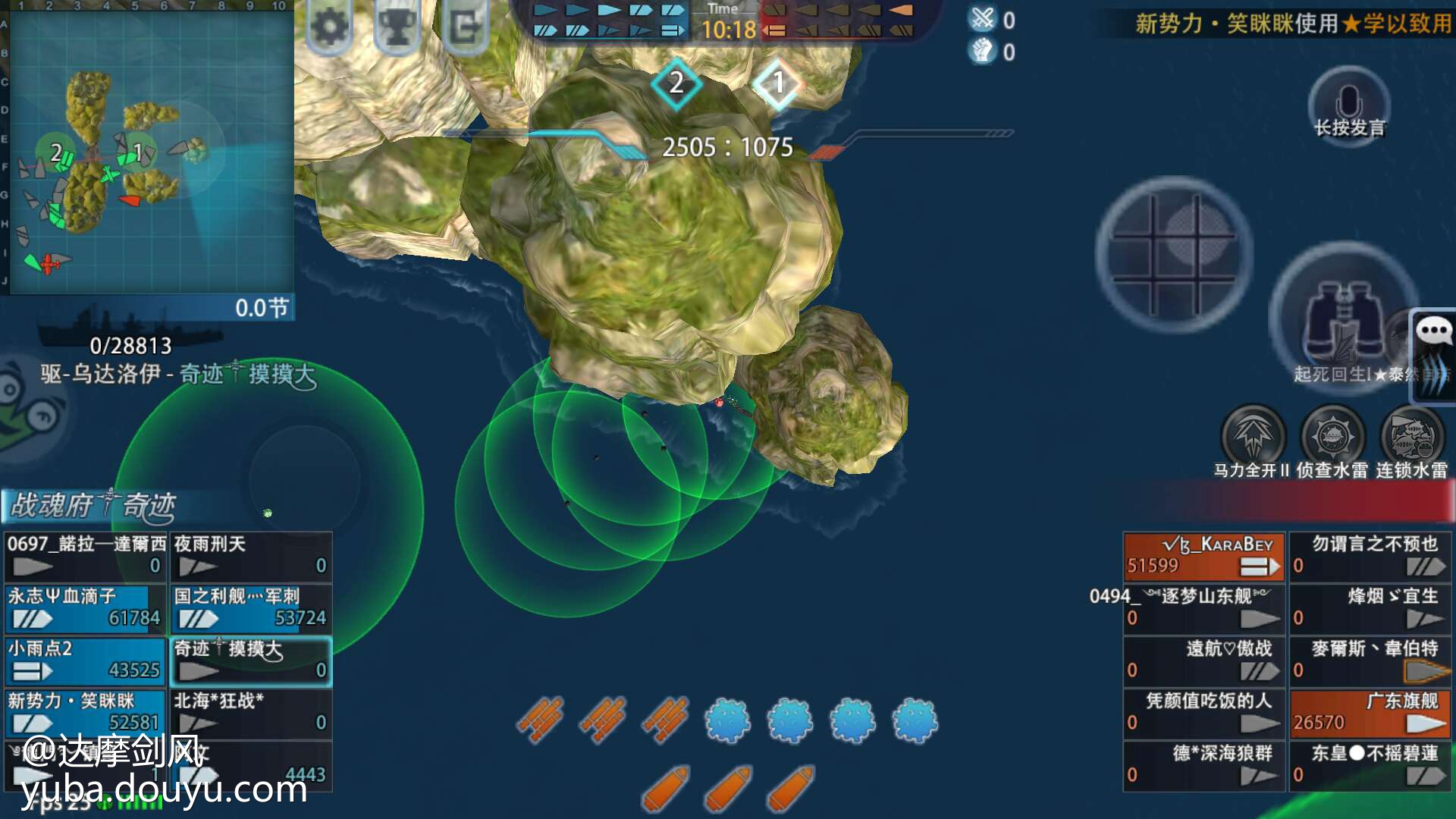Select teammate 小雨点2 in the team list

(x=85, y=661)
